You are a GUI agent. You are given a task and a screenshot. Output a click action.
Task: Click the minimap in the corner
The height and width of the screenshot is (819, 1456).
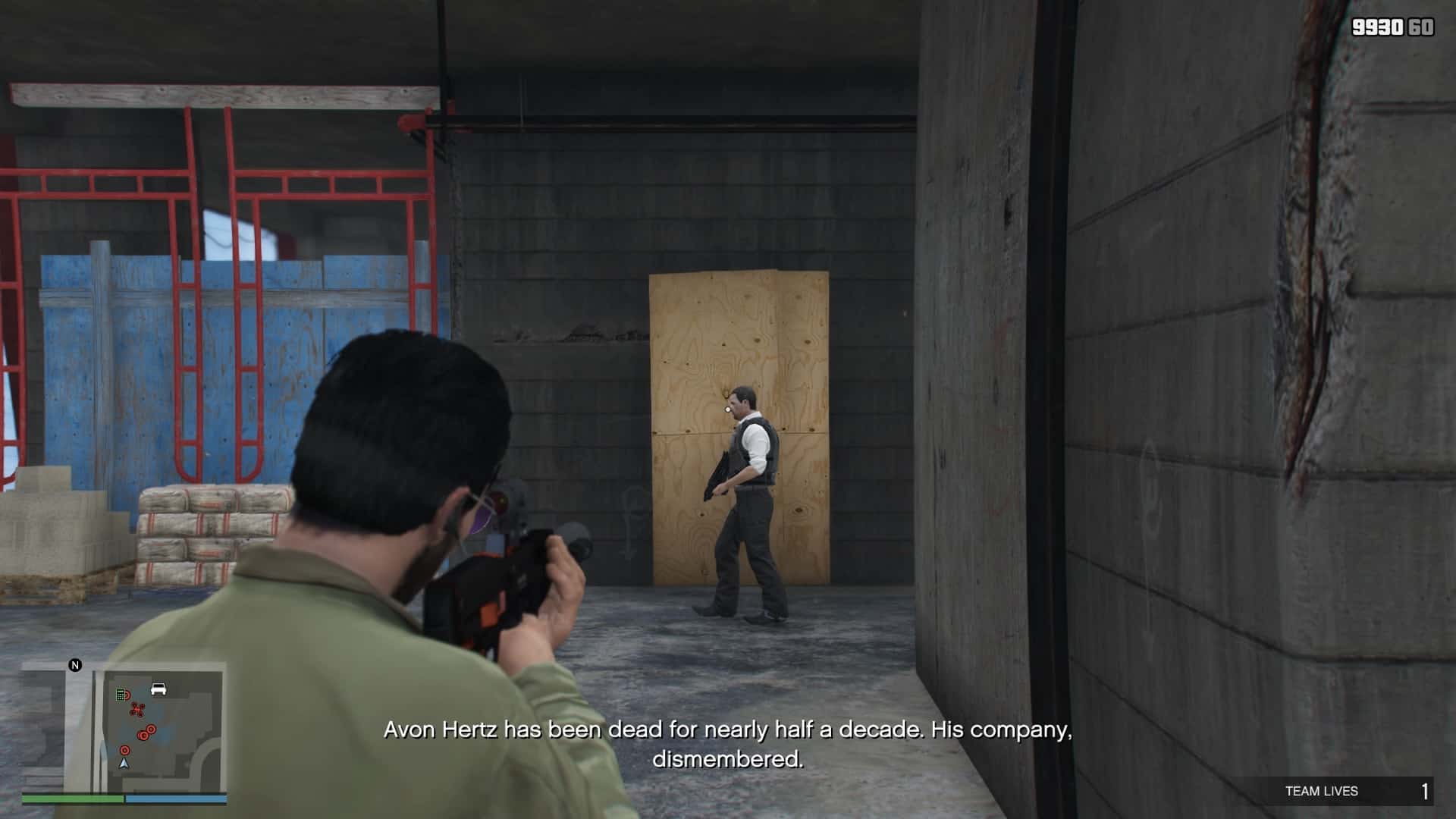124,726
